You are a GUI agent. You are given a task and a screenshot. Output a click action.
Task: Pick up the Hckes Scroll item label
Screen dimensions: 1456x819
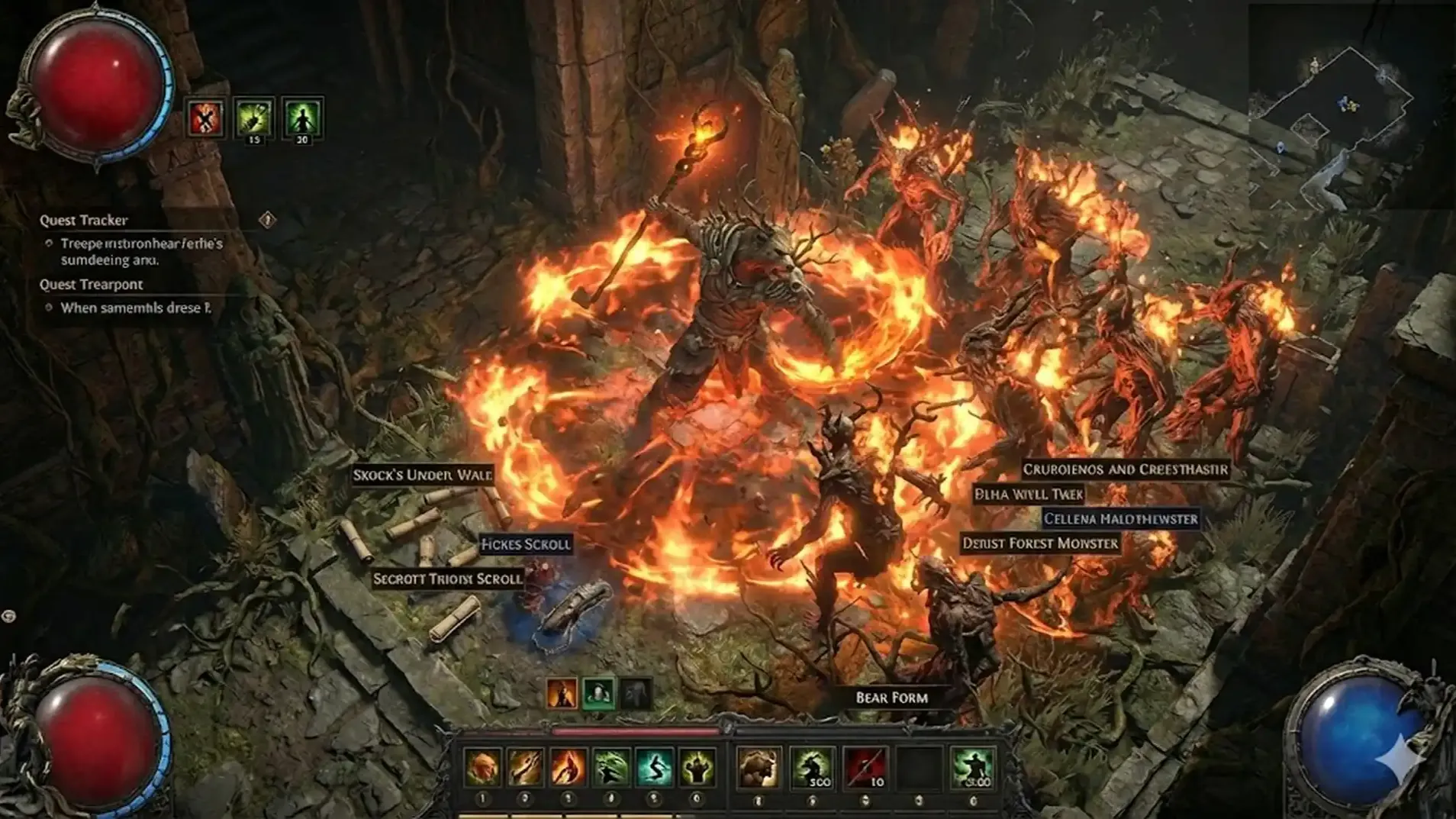coord(525,544)
